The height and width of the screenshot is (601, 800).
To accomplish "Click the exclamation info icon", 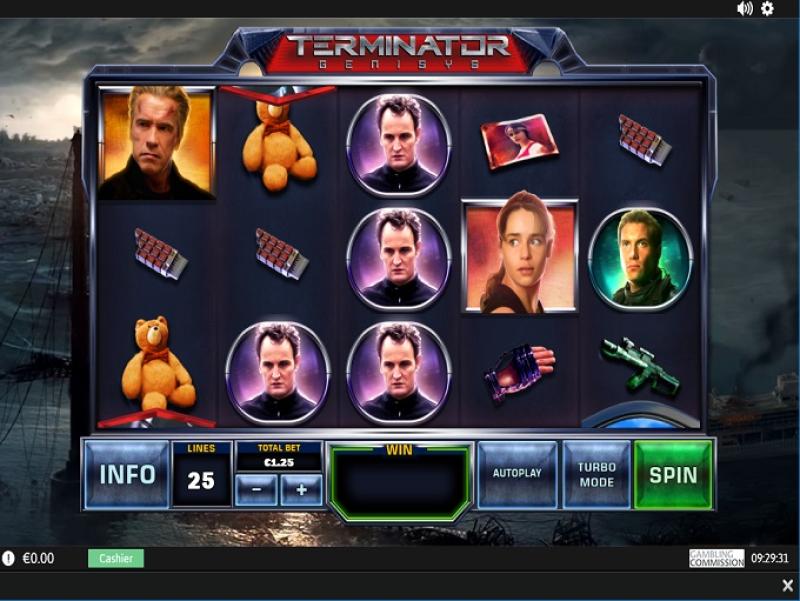I will (9, 559).
